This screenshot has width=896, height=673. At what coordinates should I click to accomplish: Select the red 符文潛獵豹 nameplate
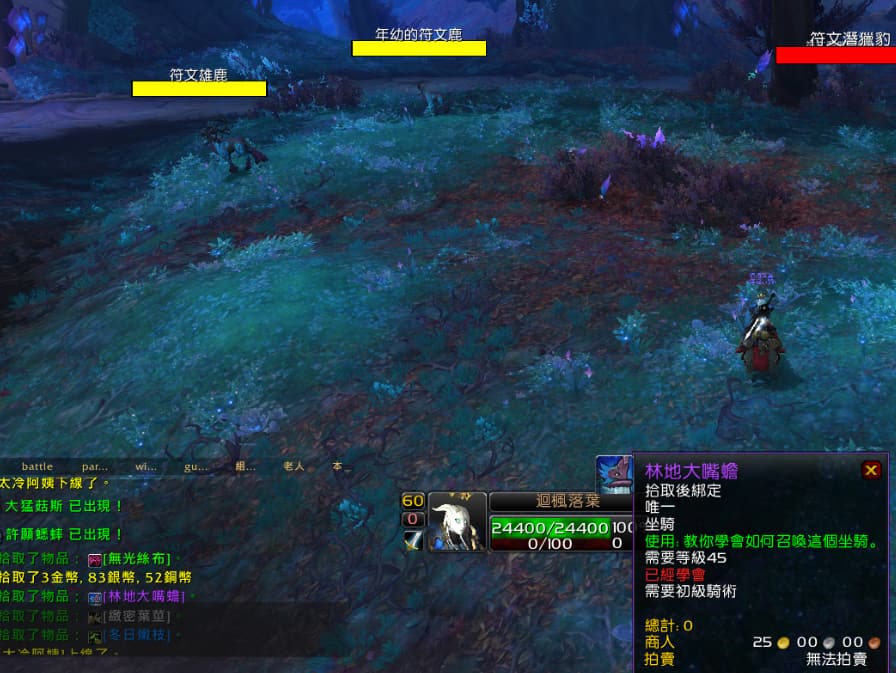tap(835, 55)
